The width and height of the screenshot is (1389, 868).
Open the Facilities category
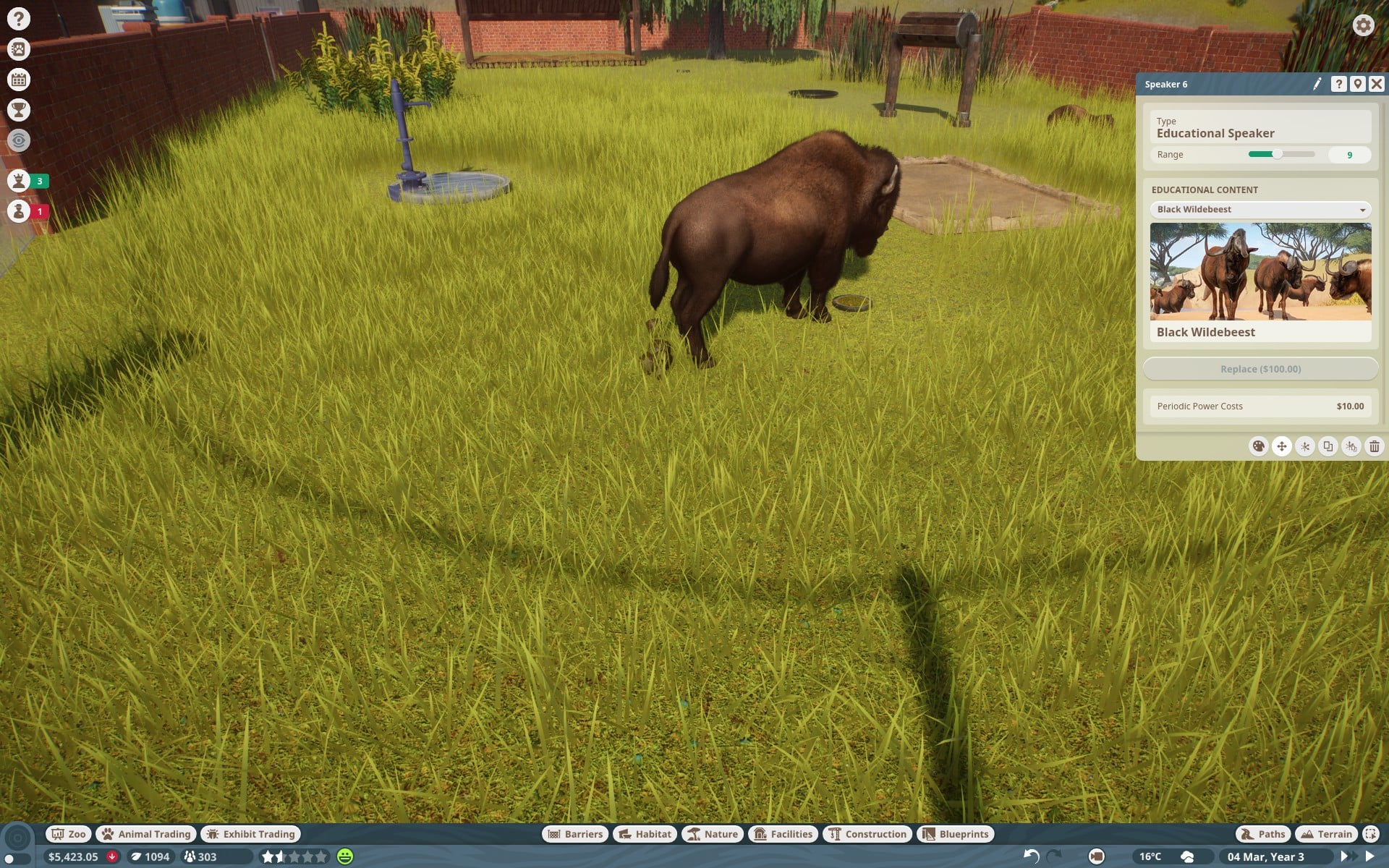[x=783, y=834]
